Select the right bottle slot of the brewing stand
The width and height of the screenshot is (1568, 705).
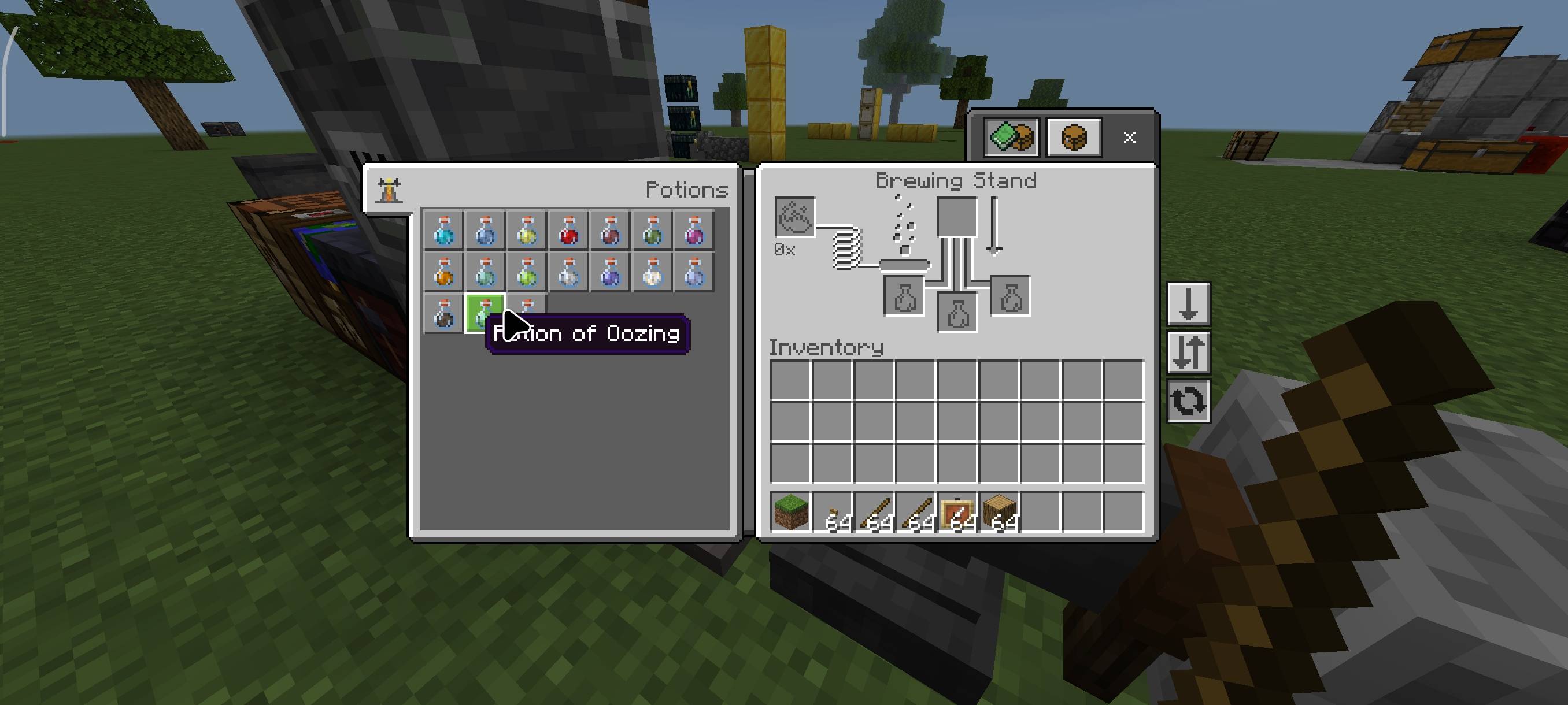click(x=1011, y=296)
